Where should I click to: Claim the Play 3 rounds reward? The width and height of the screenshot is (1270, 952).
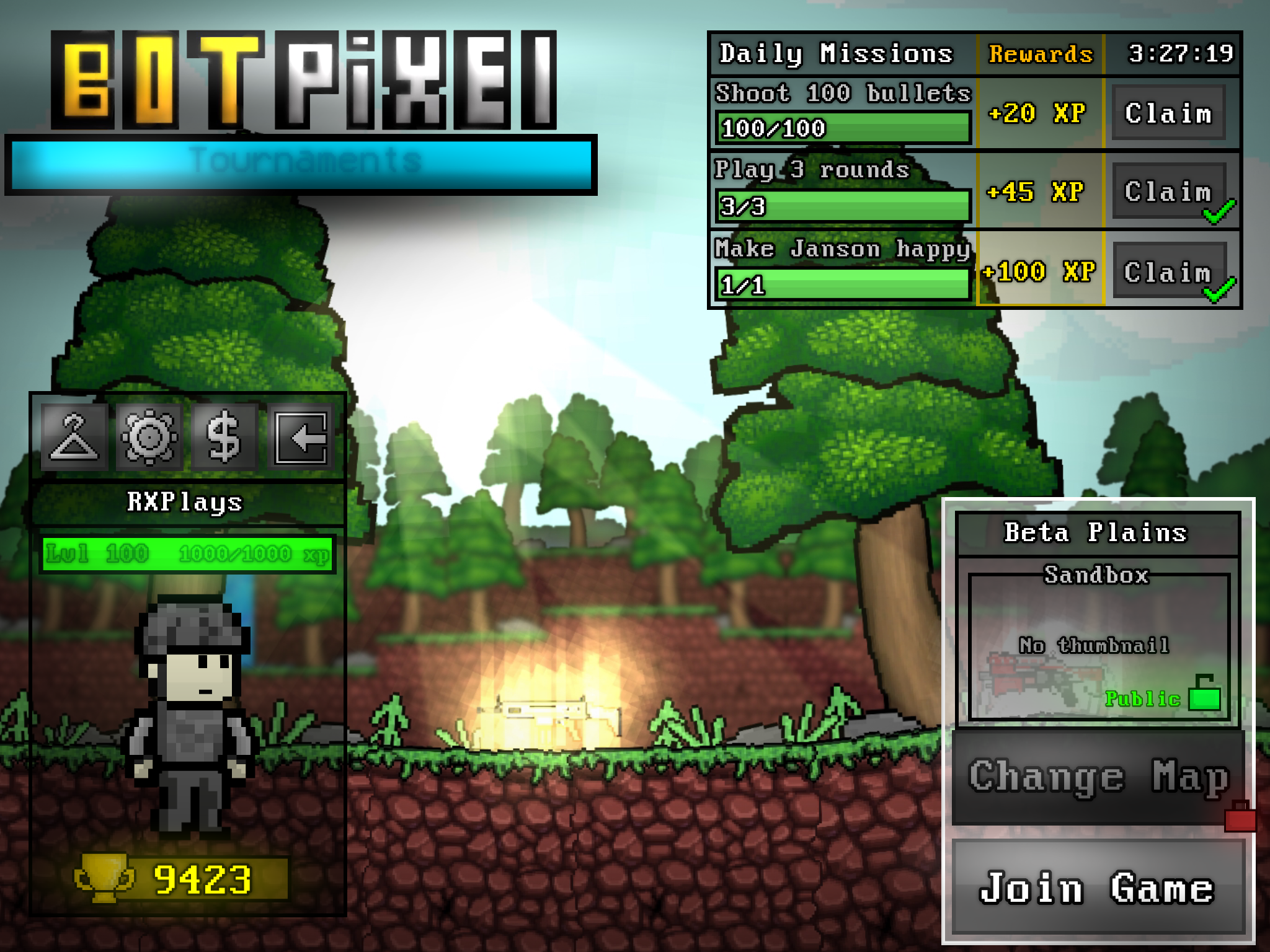click(1168, 192)
